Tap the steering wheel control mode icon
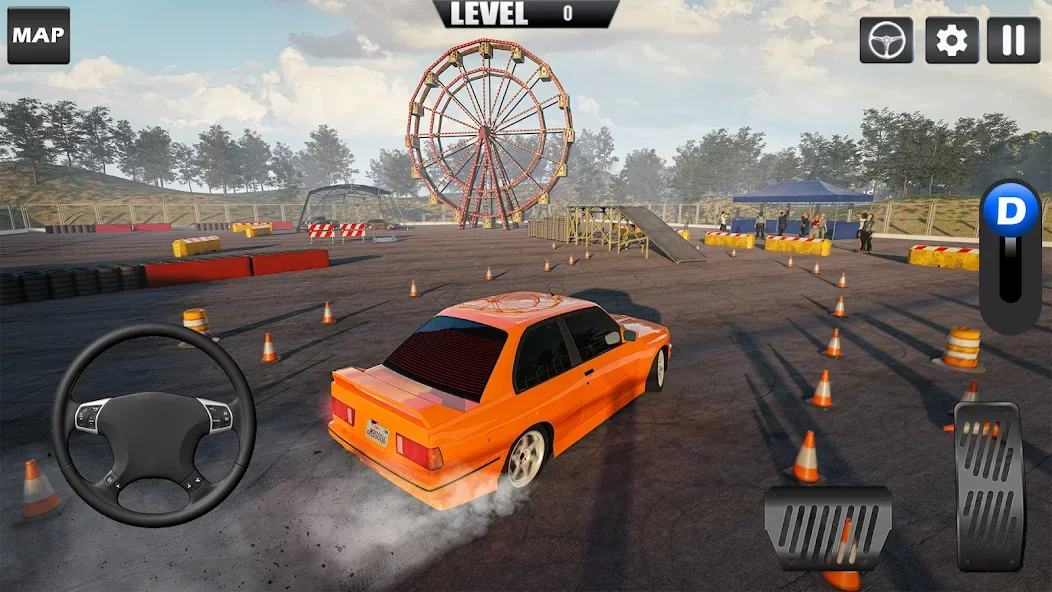The width and height of the screenshot is (1052, 592). (886, 40)
